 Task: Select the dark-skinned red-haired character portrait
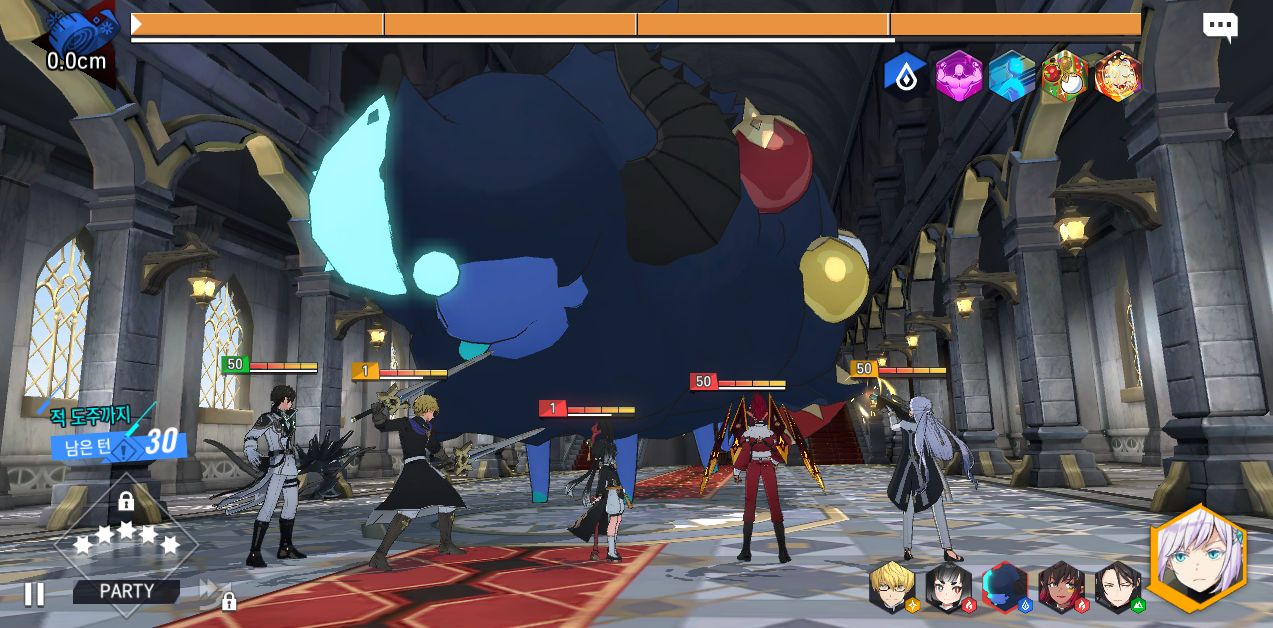[1061, 587]
